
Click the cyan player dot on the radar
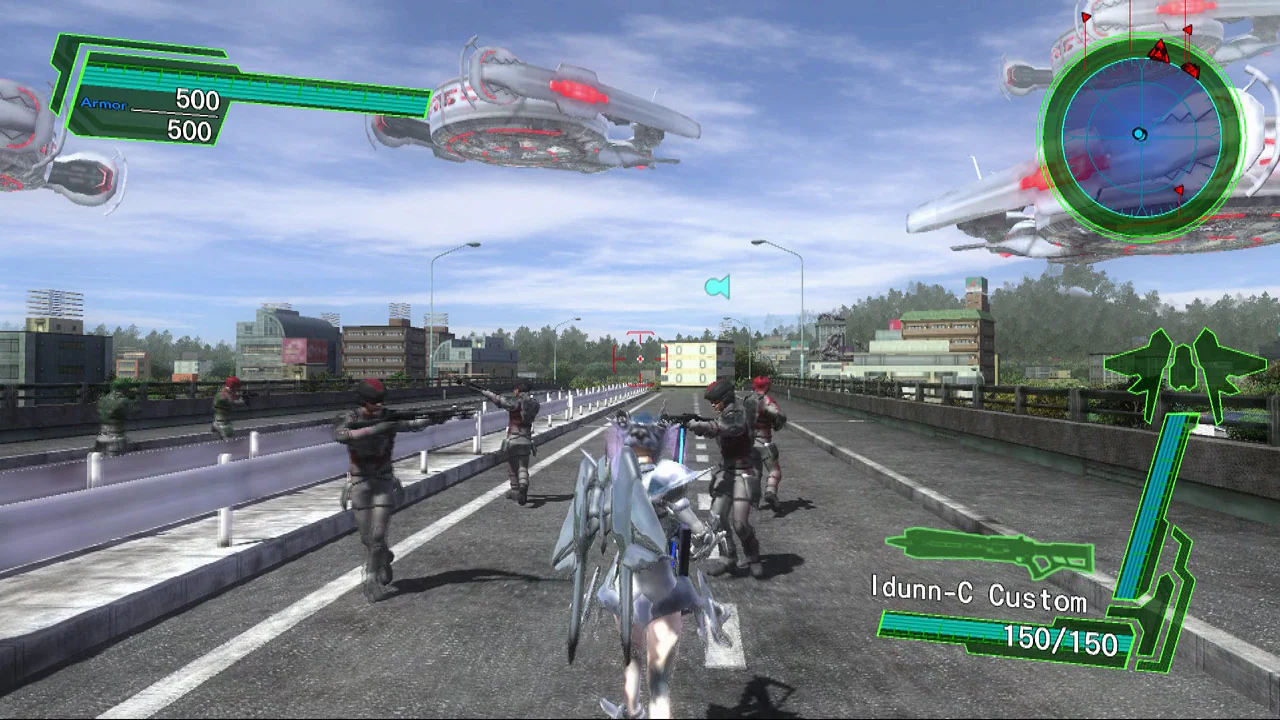pyautogui.click(x=1138, y=133)
